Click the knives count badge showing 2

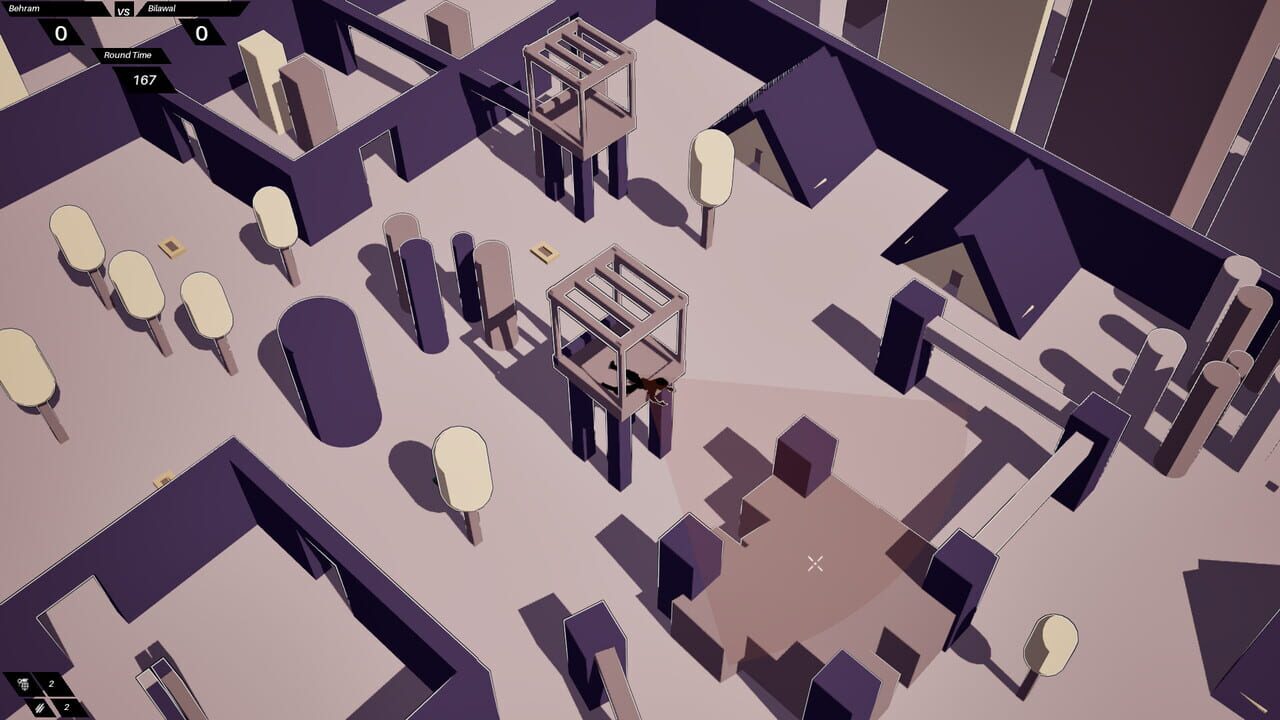coord(67,707)
